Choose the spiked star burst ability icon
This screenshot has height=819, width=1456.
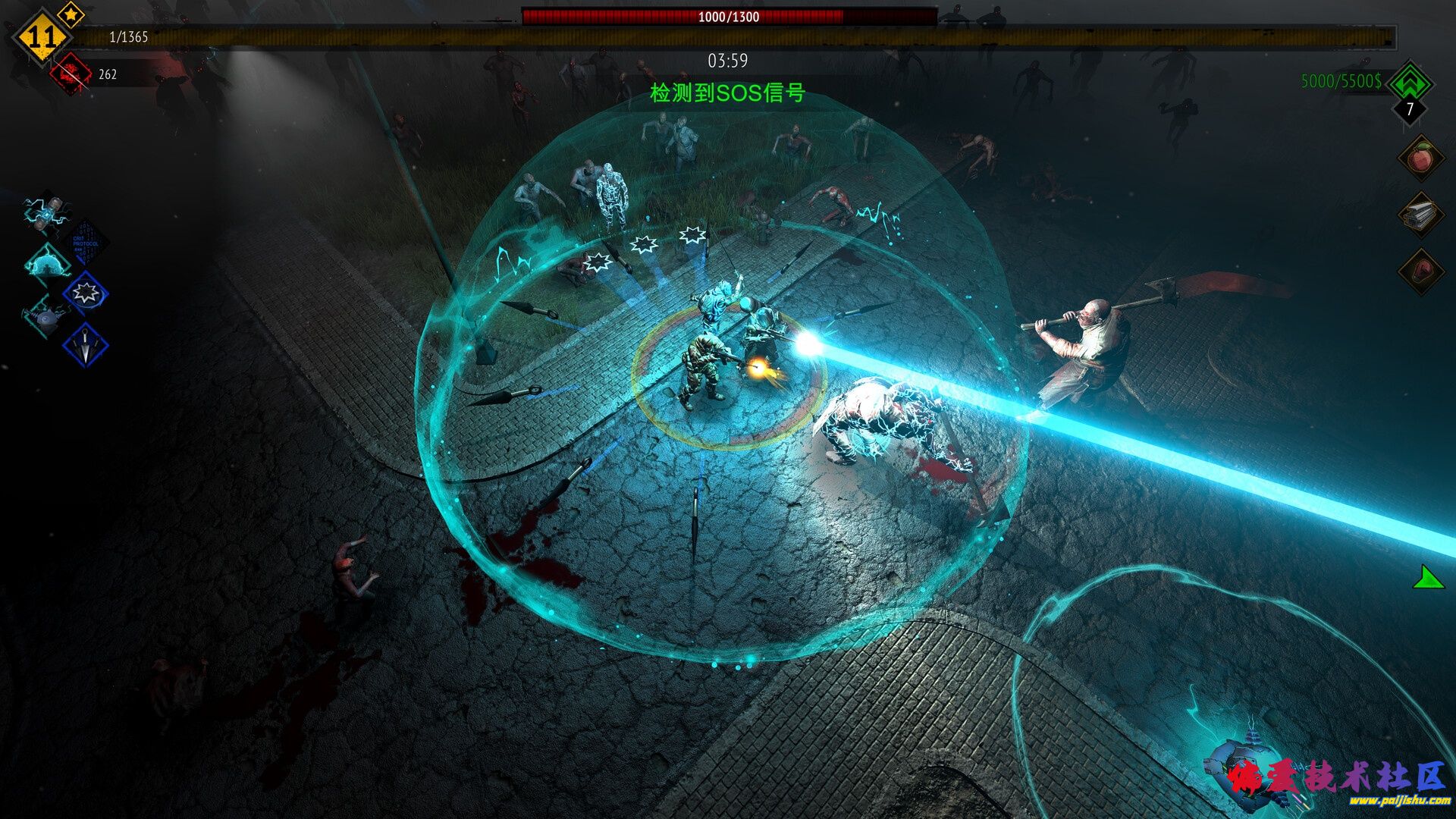coord(85,293)
